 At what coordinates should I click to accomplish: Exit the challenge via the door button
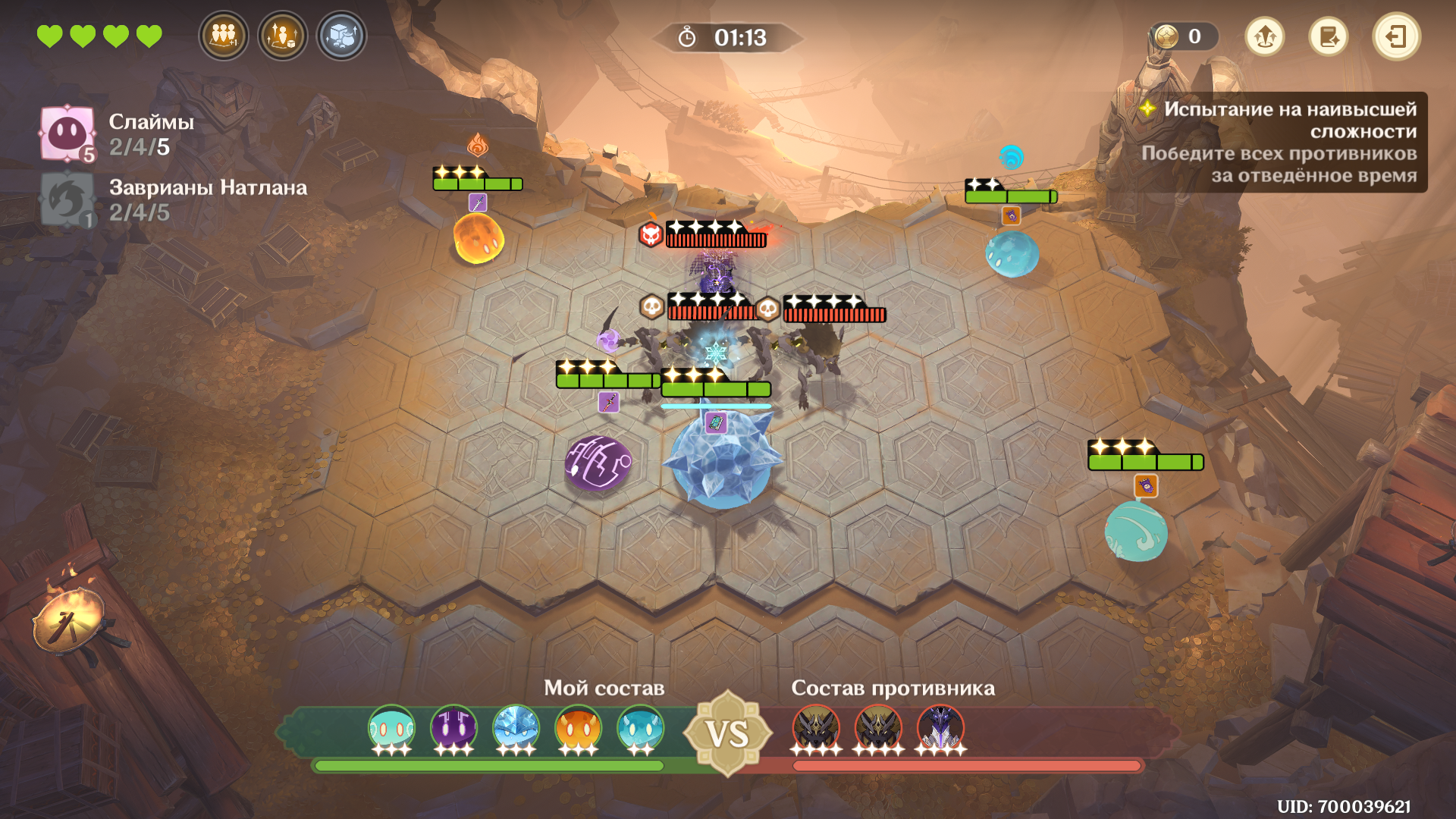(x=1395, y=36)
